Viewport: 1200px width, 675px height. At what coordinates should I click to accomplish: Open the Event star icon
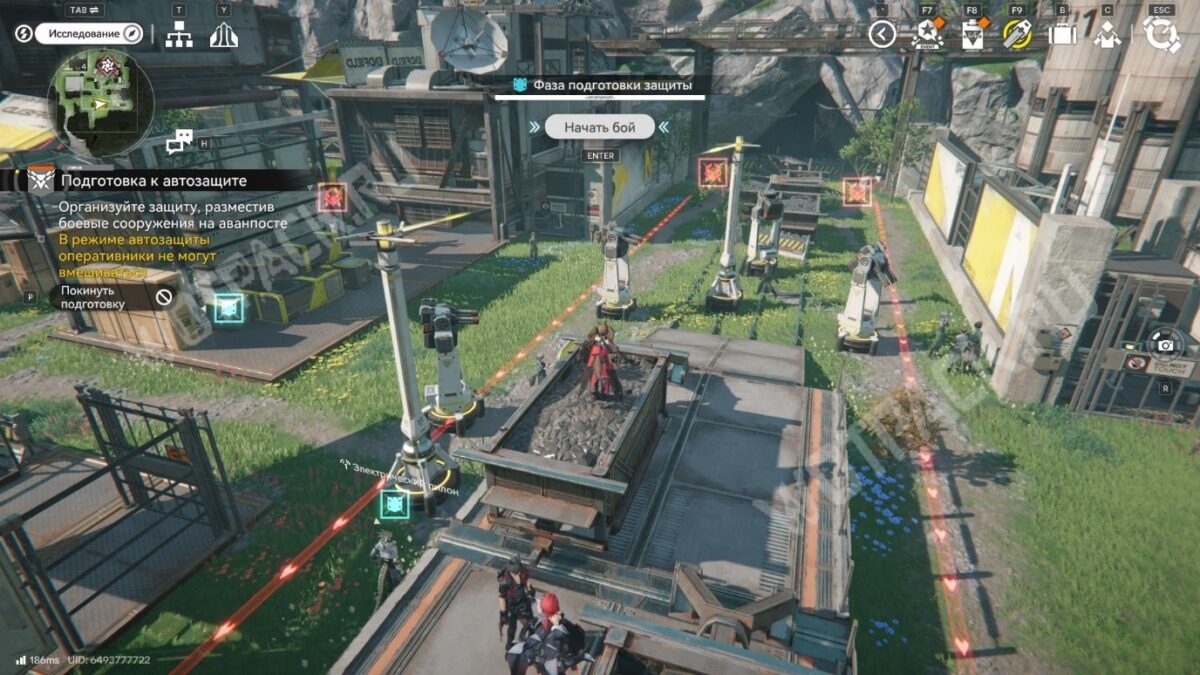[x=927, y=35]
